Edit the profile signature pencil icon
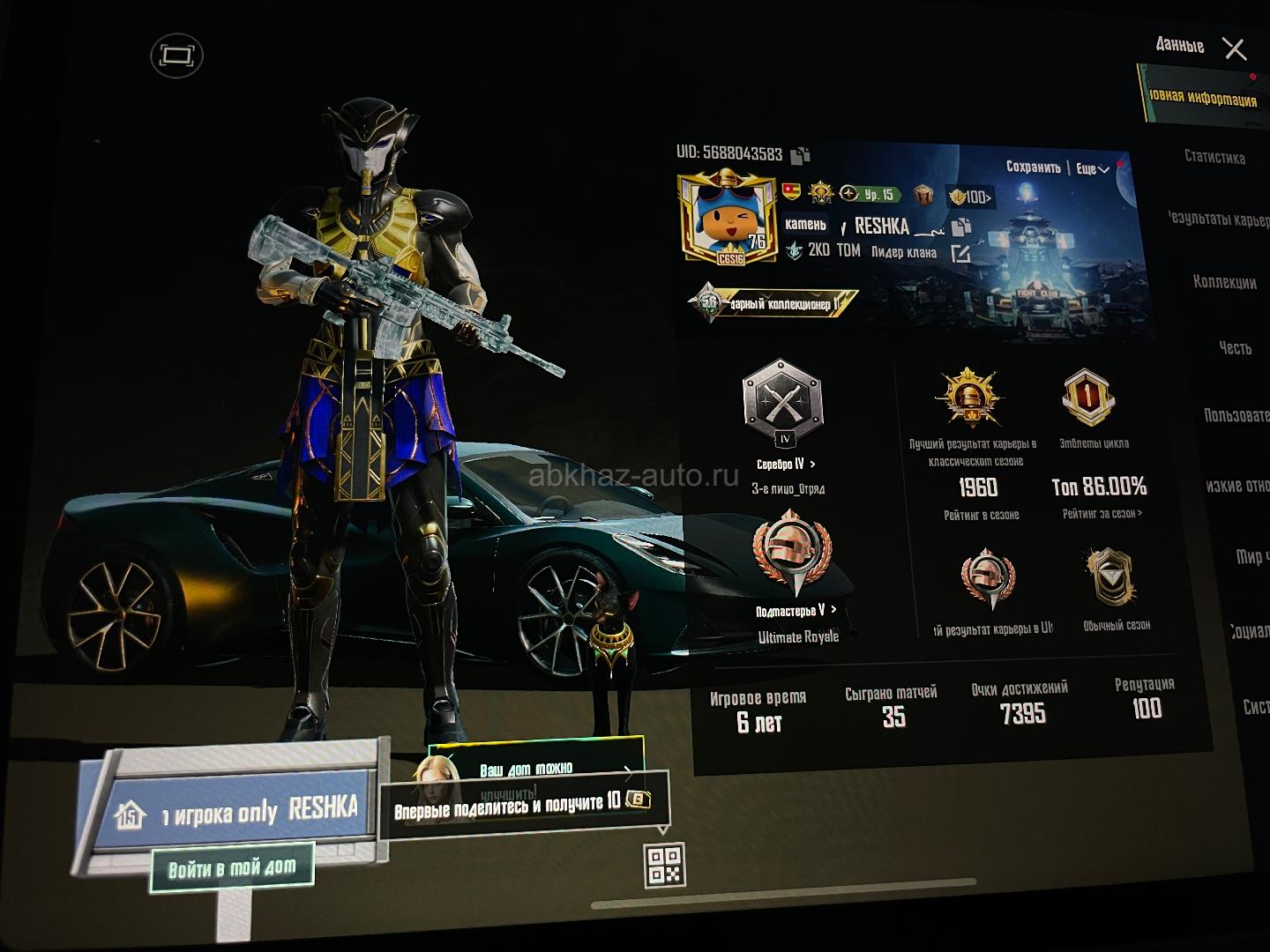1270x952 pixels. [x=960, y=254]
